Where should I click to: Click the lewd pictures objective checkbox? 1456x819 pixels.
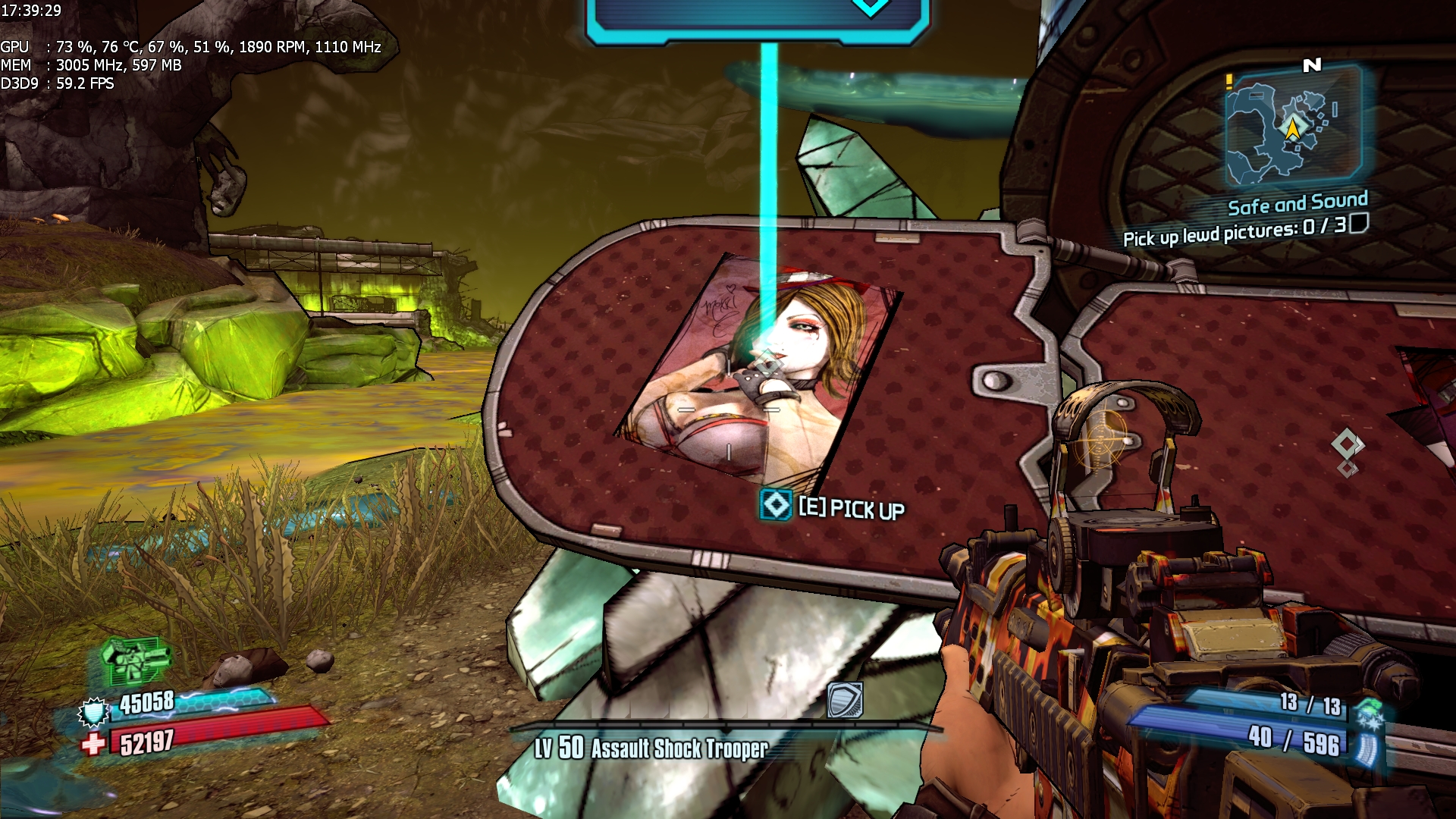pyautogui.click(x=1359, y=224)
